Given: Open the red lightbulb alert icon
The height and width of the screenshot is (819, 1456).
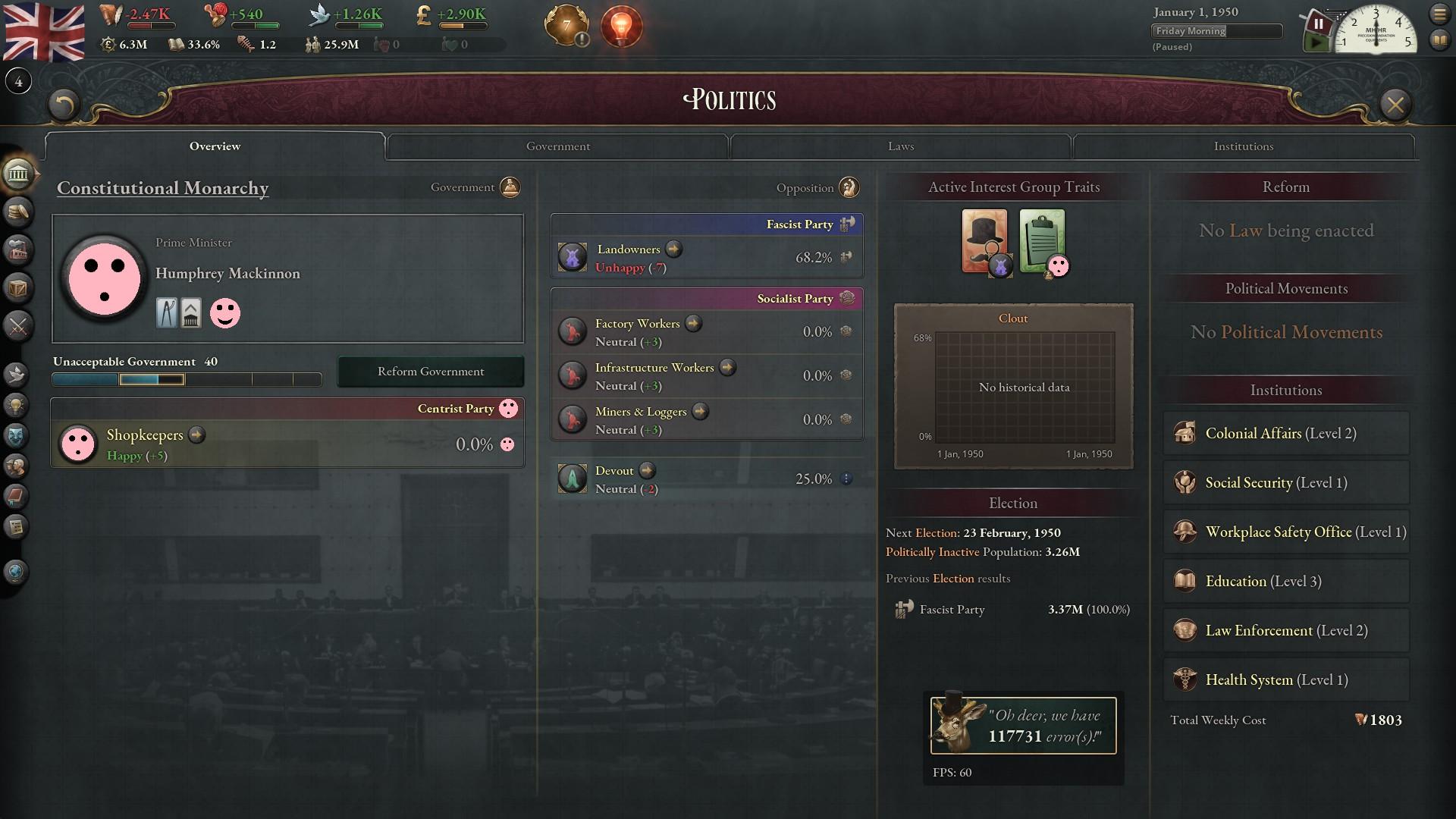Looking at the screenshot, I should coord(621,27).
